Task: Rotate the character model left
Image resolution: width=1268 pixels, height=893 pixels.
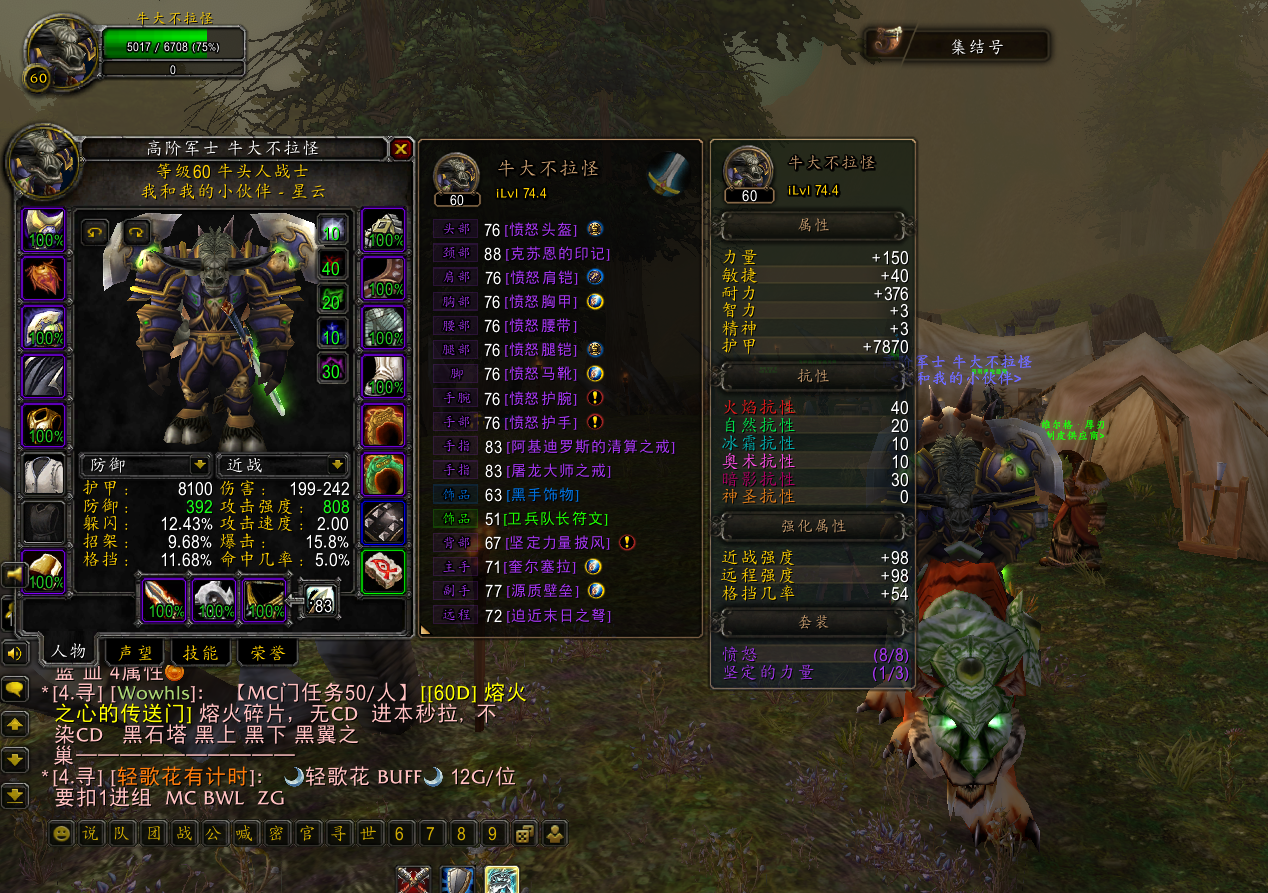Action: (95, 232)
